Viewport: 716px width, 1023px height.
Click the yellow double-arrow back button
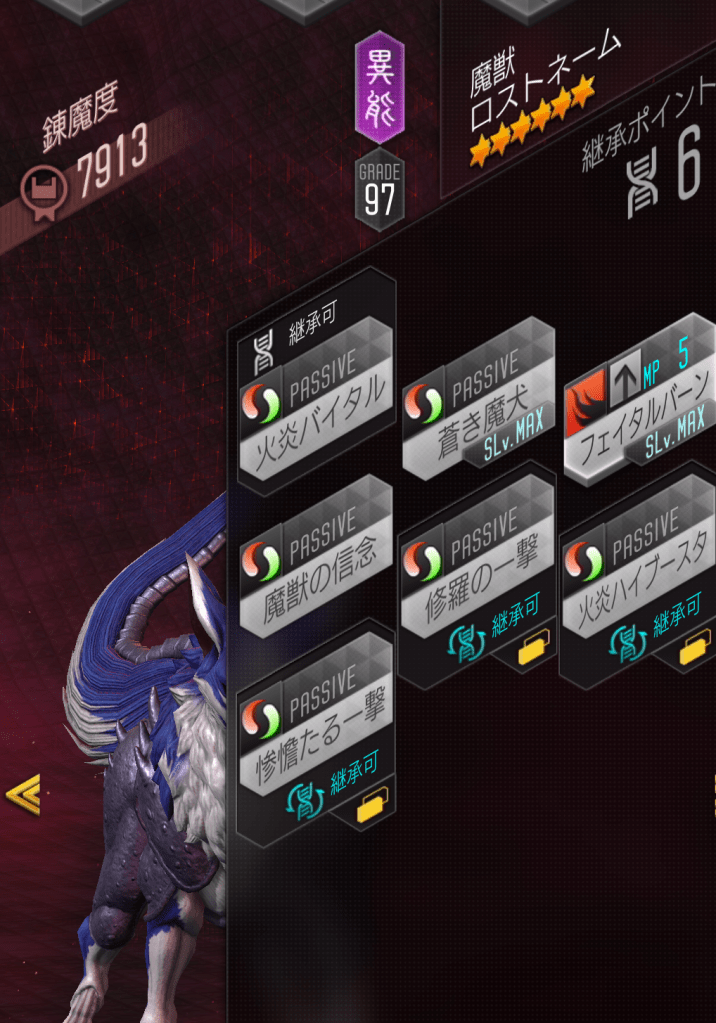22,795
